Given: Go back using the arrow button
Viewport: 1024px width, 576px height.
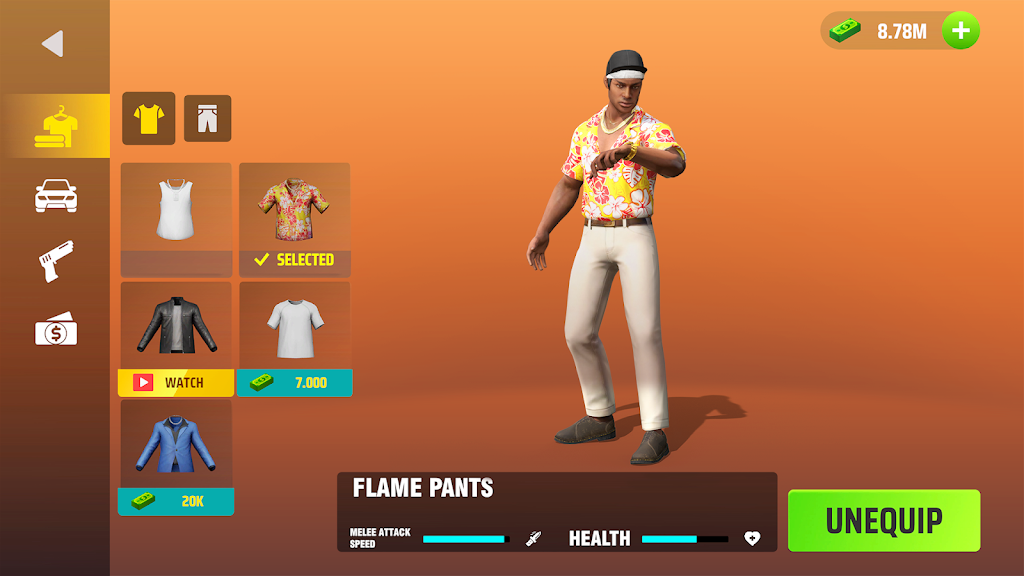Looking at the screenshot, I should [x=52, y=44].
